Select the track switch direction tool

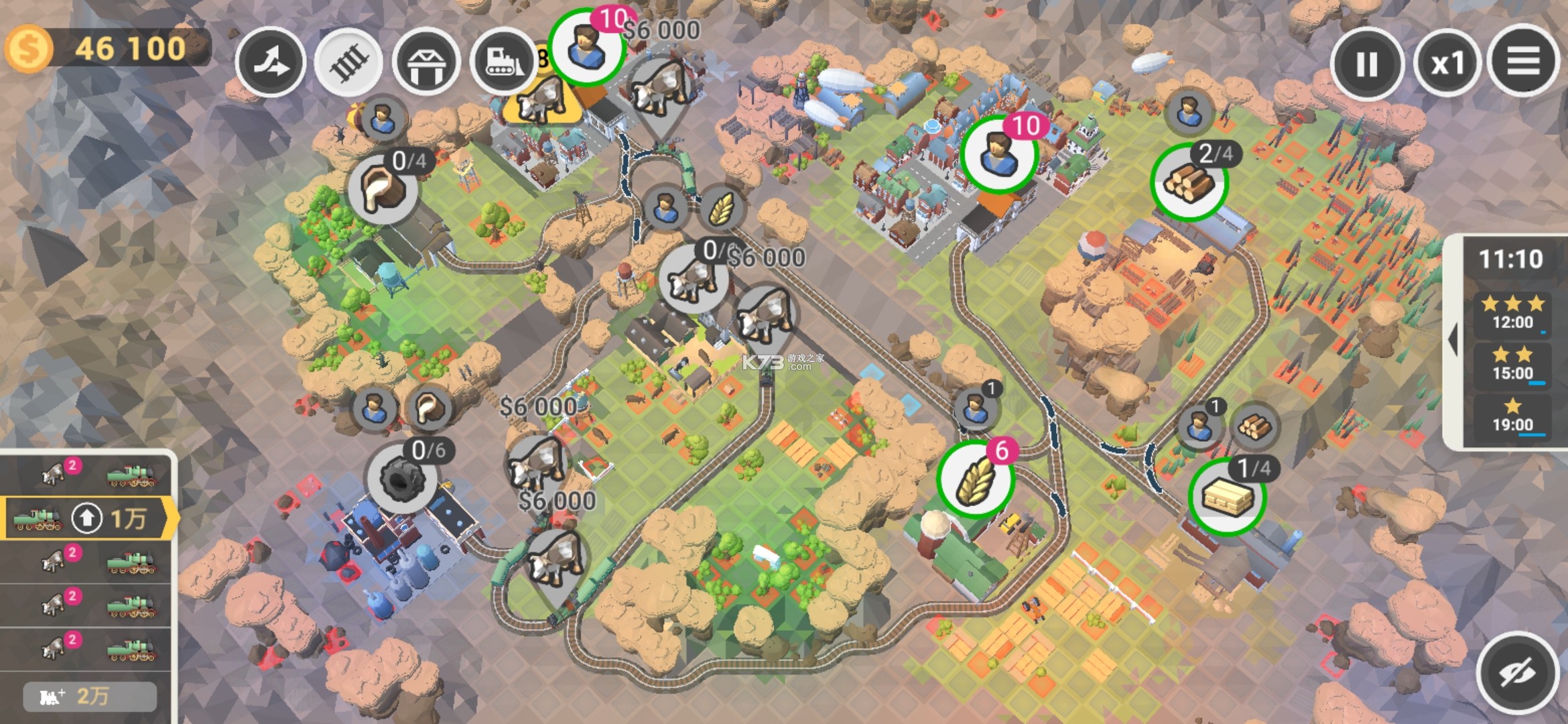(x=271, y=62)
